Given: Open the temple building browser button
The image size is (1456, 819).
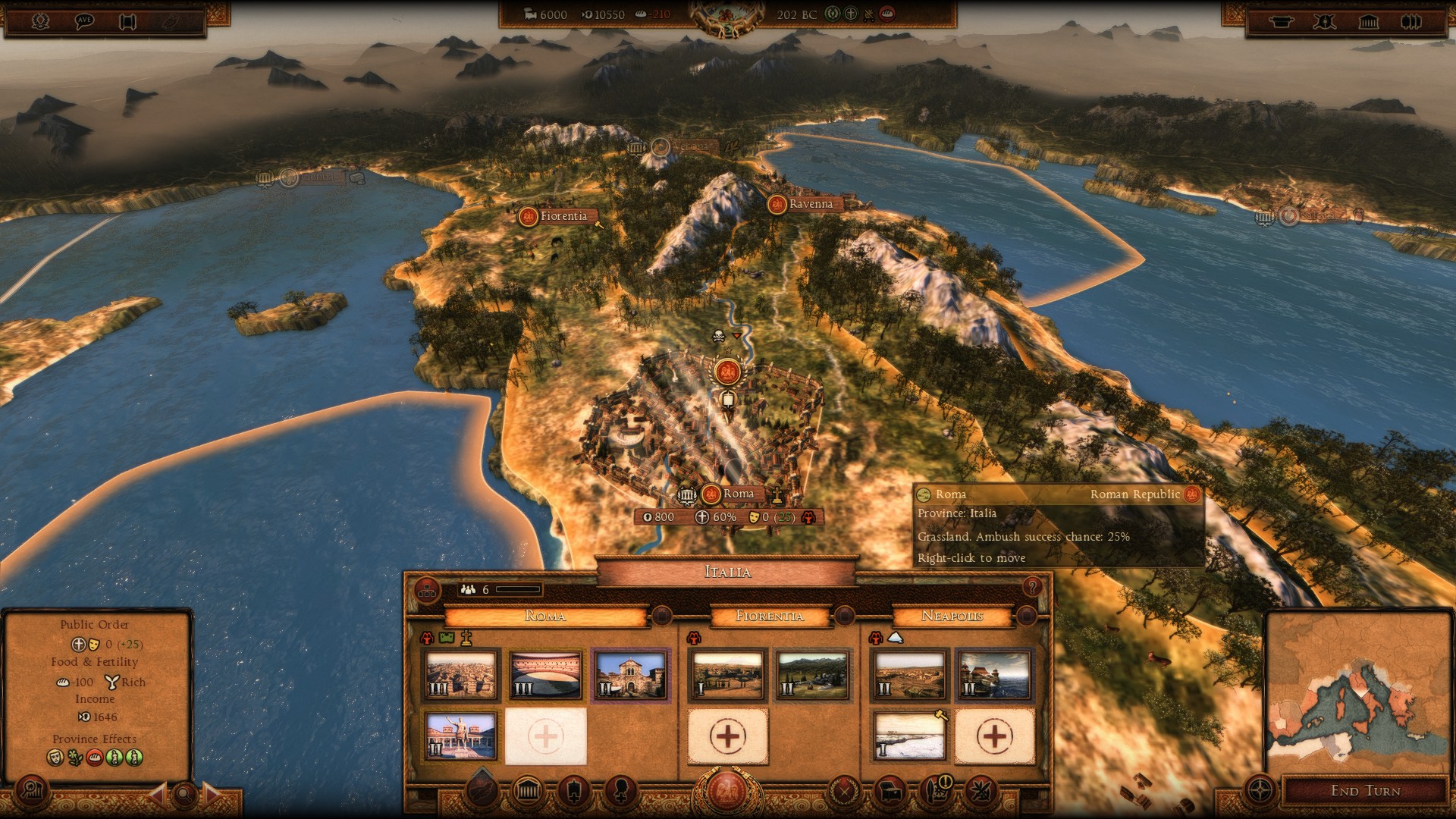Looking at the screenshot, I should click(527, 792).
